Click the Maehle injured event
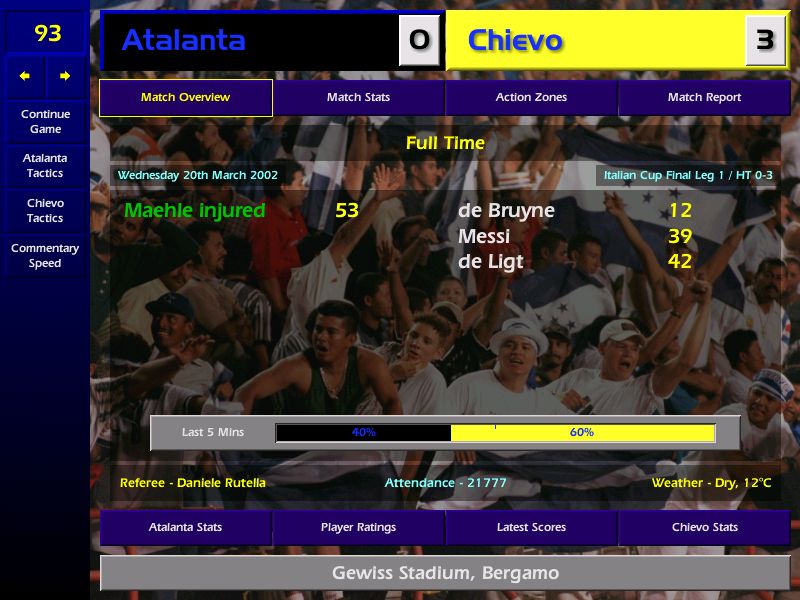800x600 pixels. 195,210
